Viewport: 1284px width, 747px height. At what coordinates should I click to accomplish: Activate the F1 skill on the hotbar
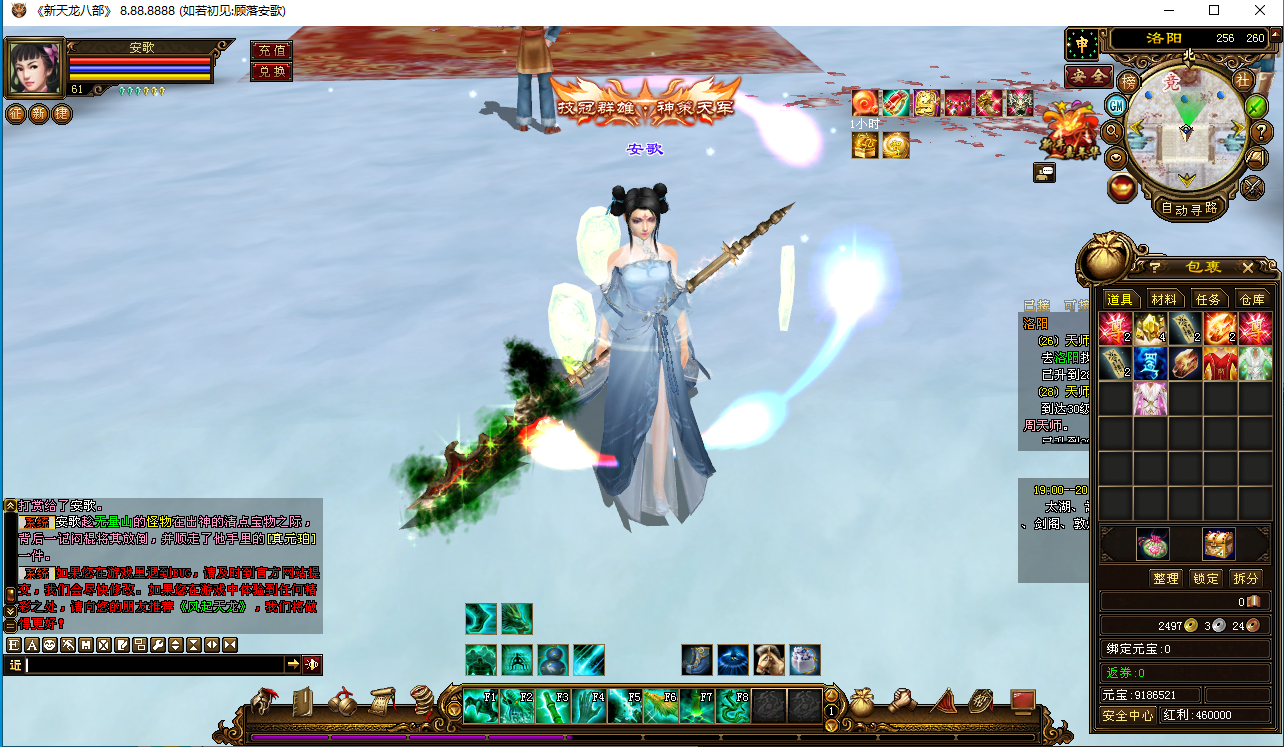pos(481,706)
